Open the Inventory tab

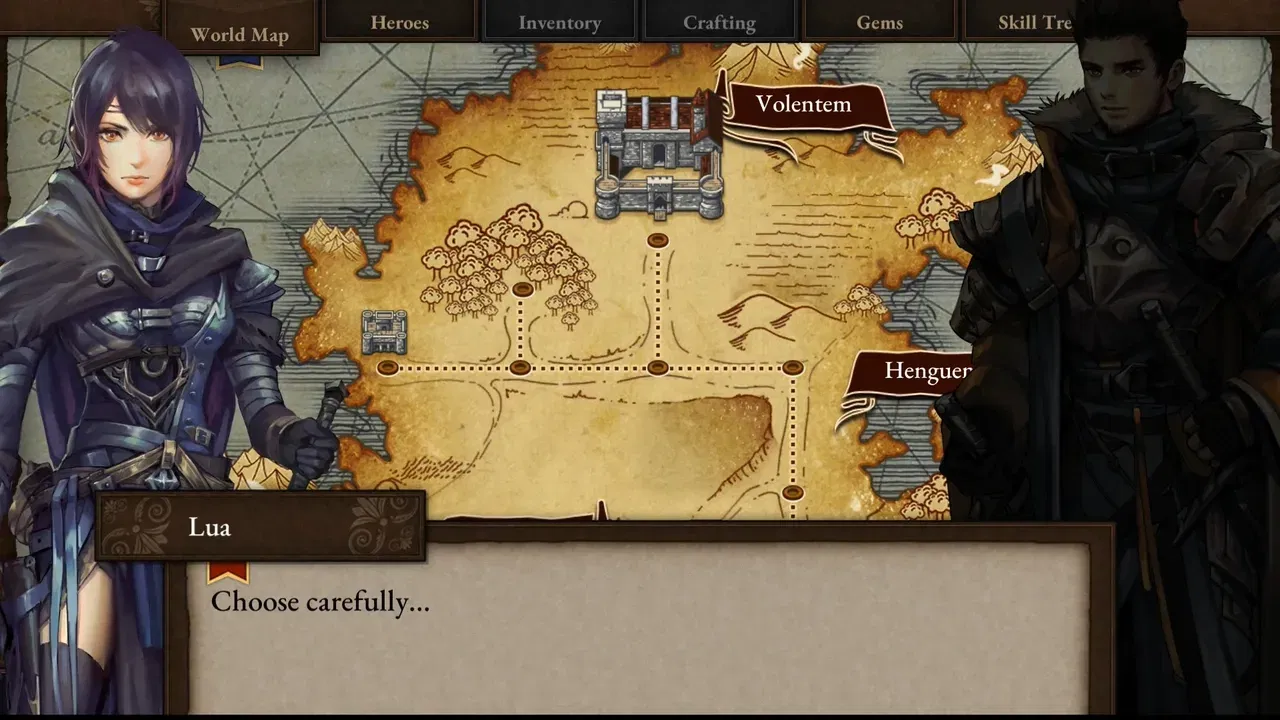click(x=559, y=21)
